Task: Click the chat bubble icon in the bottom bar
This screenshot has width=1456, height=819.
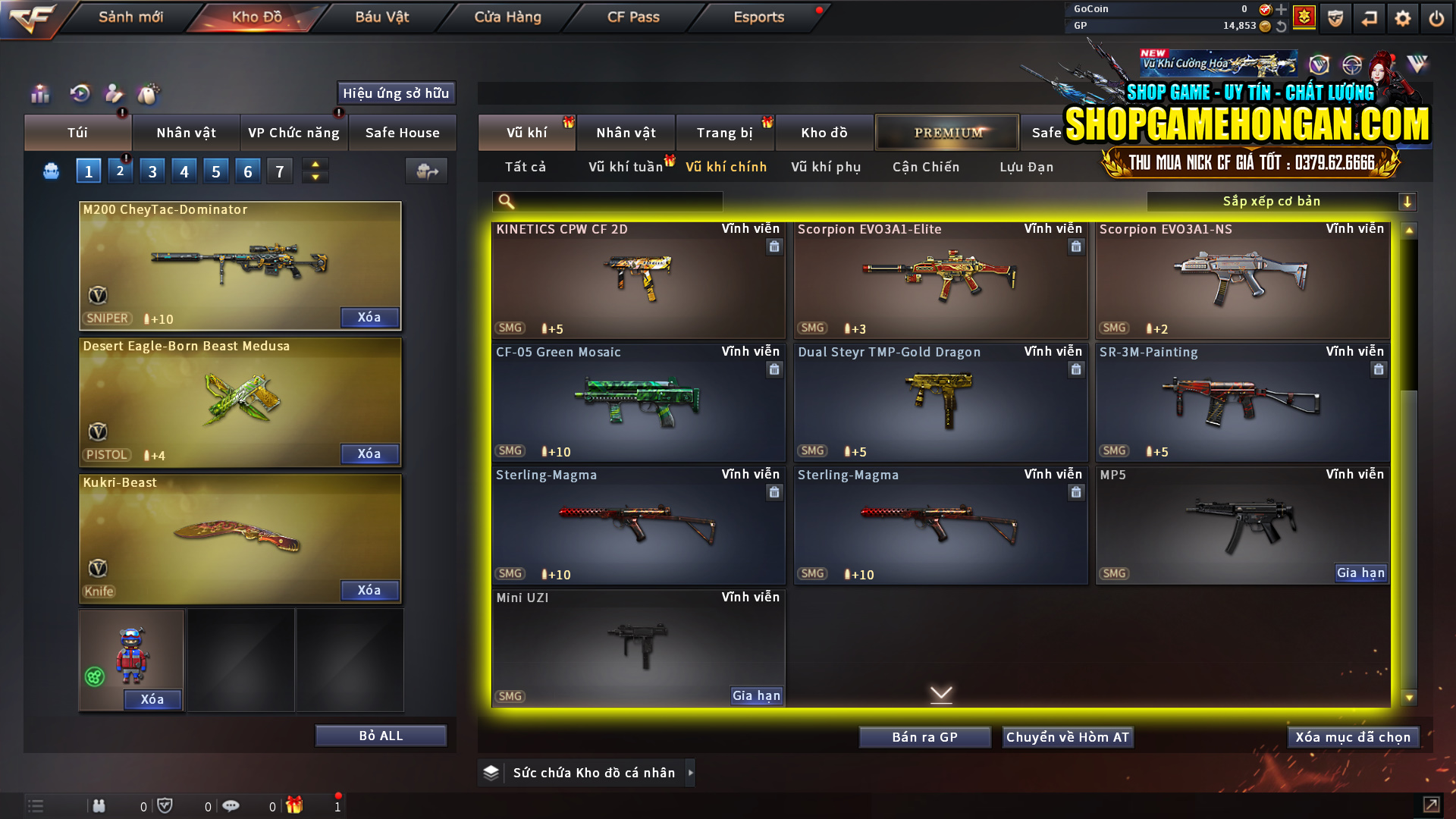Action: tap(231, 806)
